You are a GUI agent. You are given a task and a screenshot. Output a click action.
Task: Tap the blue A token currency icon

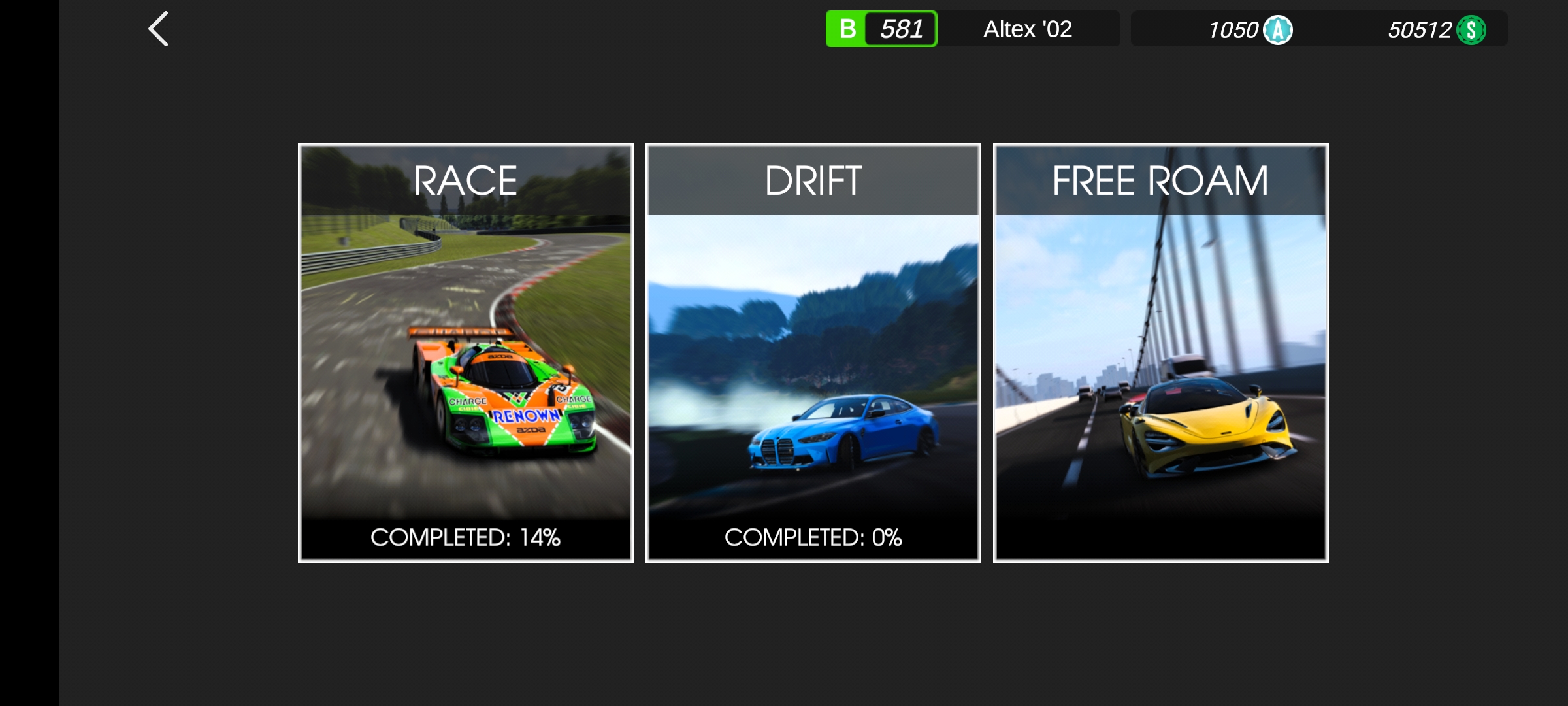(x=1278, y=30)
